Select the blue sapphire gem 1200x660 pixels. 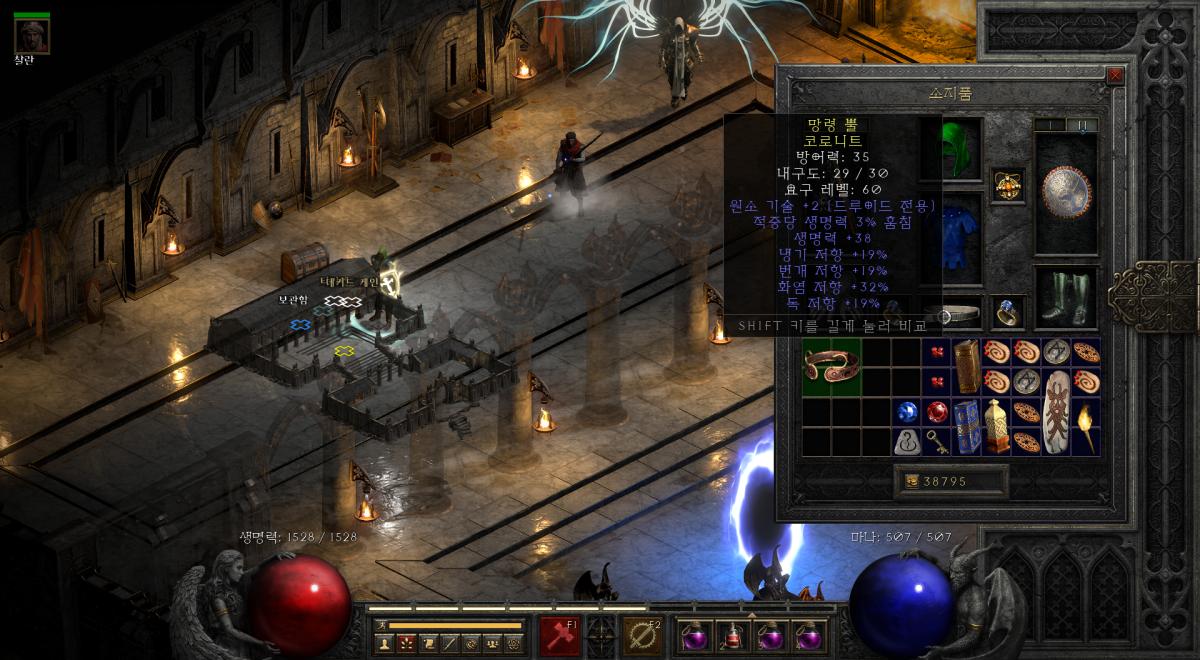coord(907,411)
